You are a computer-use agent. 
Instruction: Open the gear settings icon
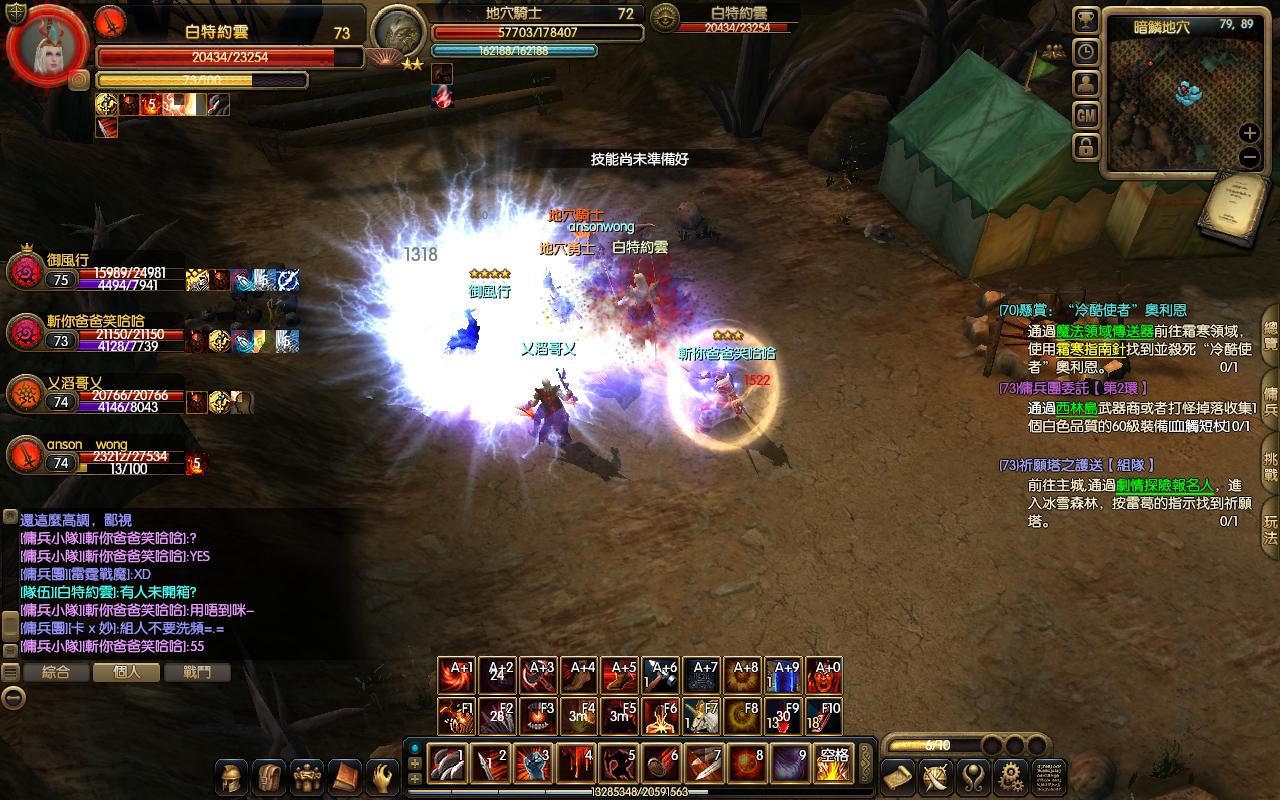click(1011, 776)
